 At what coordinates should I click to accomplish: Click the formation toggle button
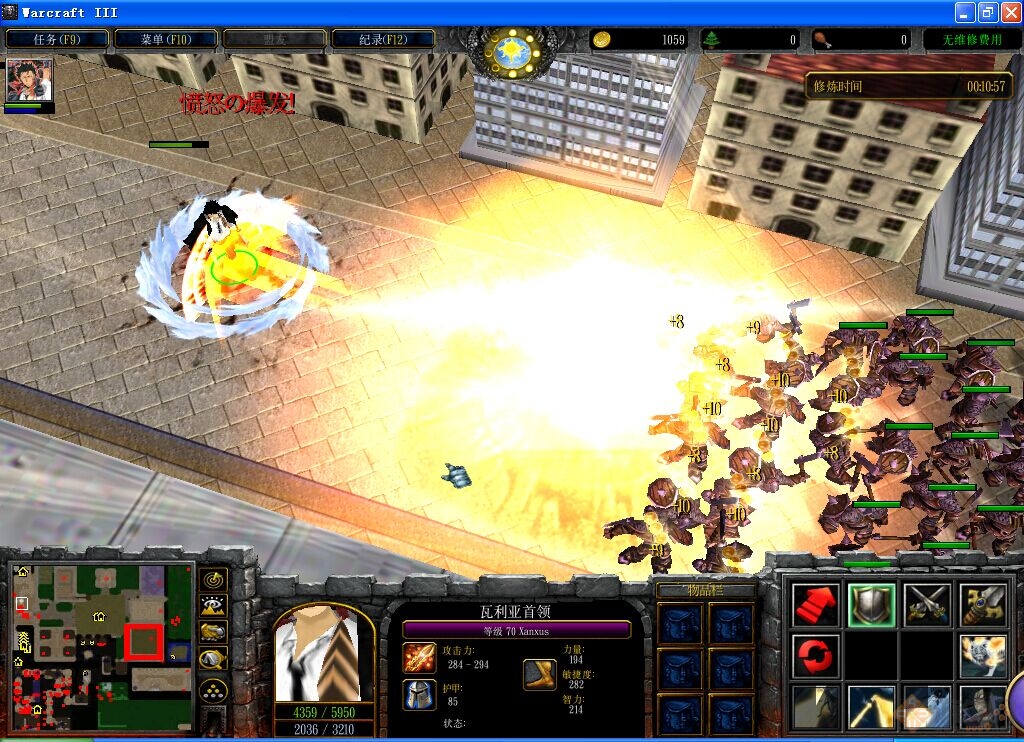(213, 690)
